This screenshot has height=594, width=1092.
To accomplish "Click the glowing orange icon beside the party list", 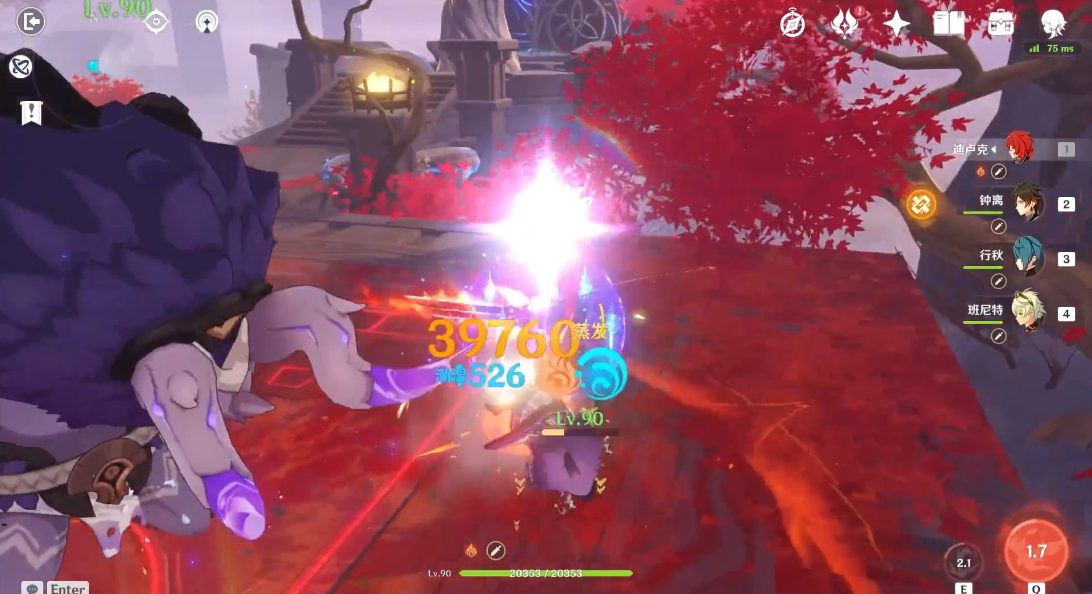I will coord(921,204).
